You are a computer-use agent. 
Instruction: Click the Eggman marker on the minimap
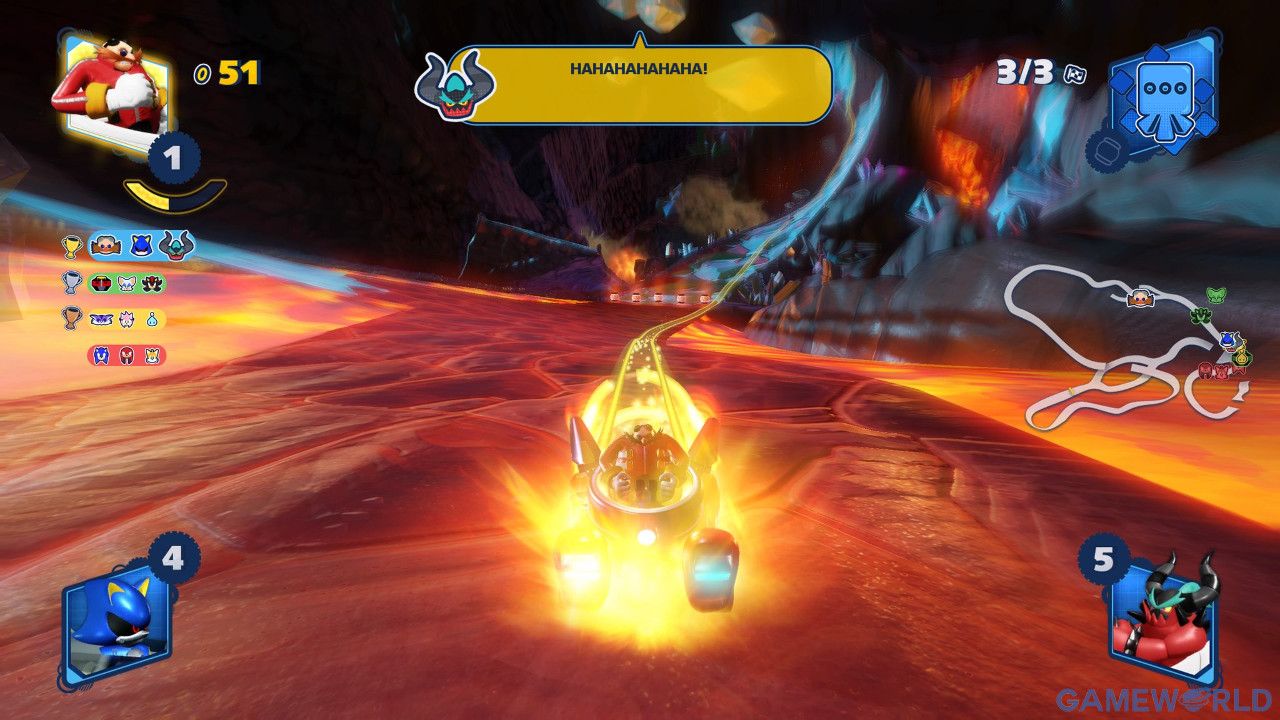(1140, 298)
